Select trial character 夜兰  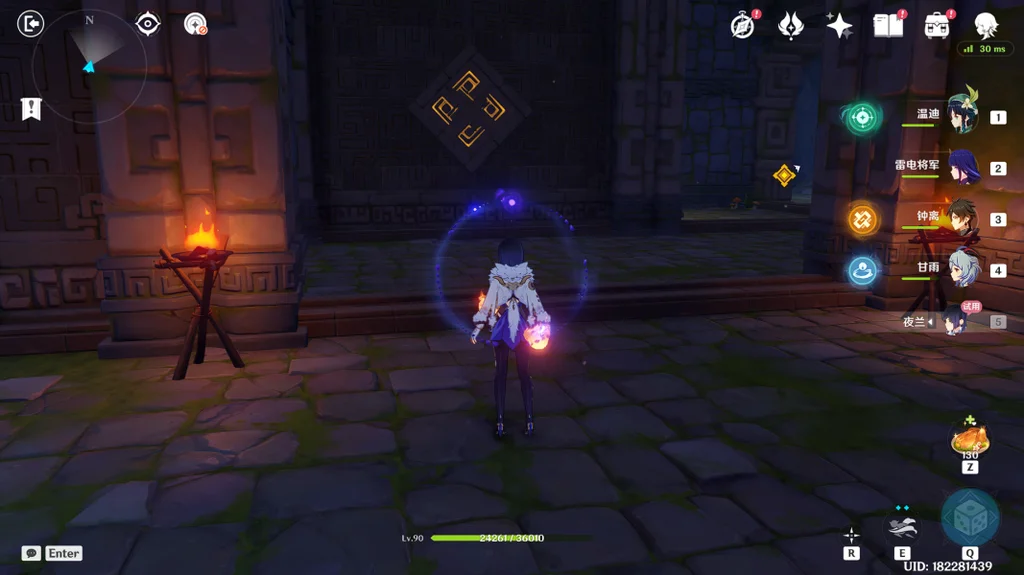[x=953, y=321]
